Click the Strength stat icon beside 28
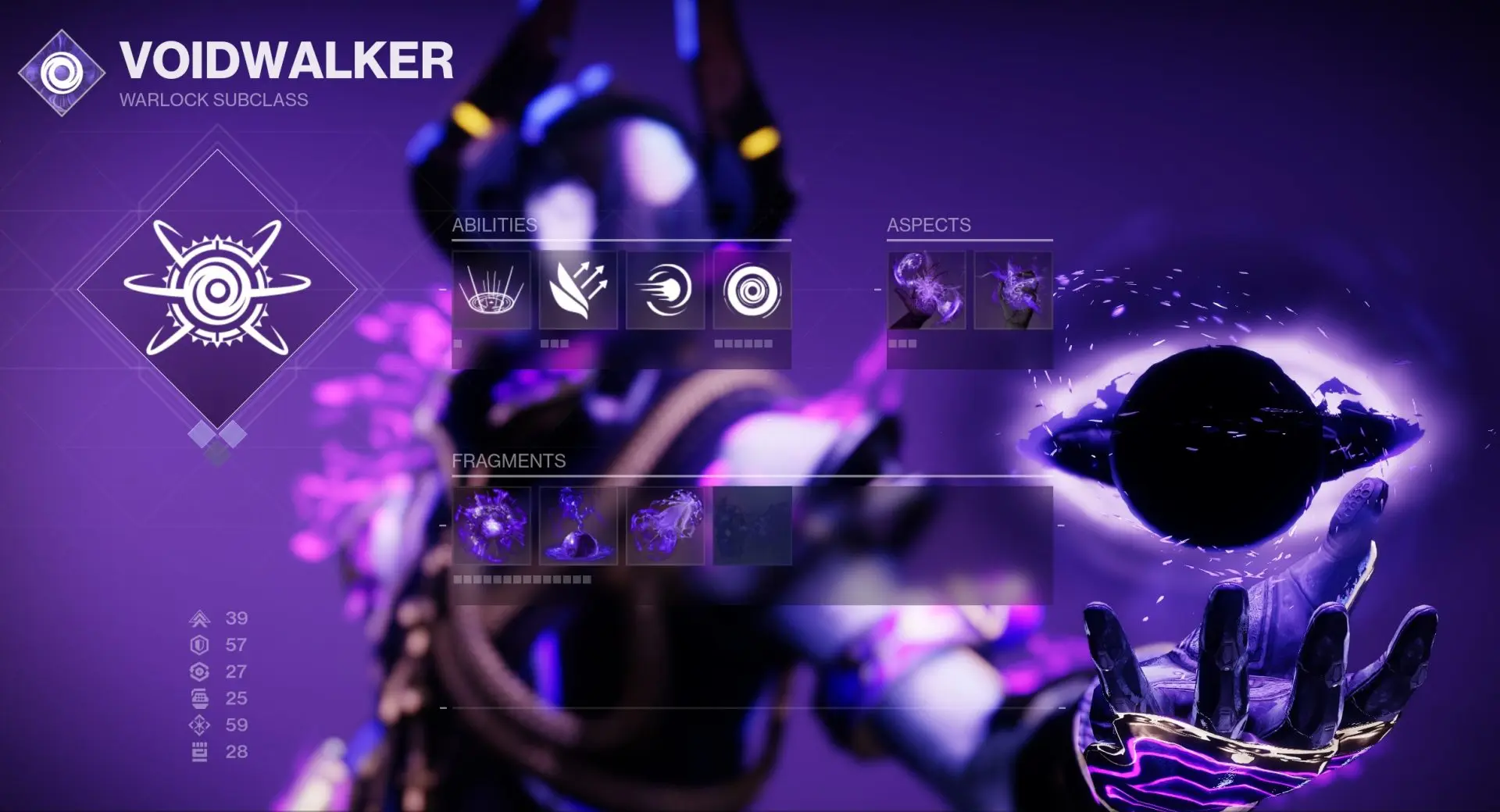This screenshot has height=812, width=1500. [202, 751]
